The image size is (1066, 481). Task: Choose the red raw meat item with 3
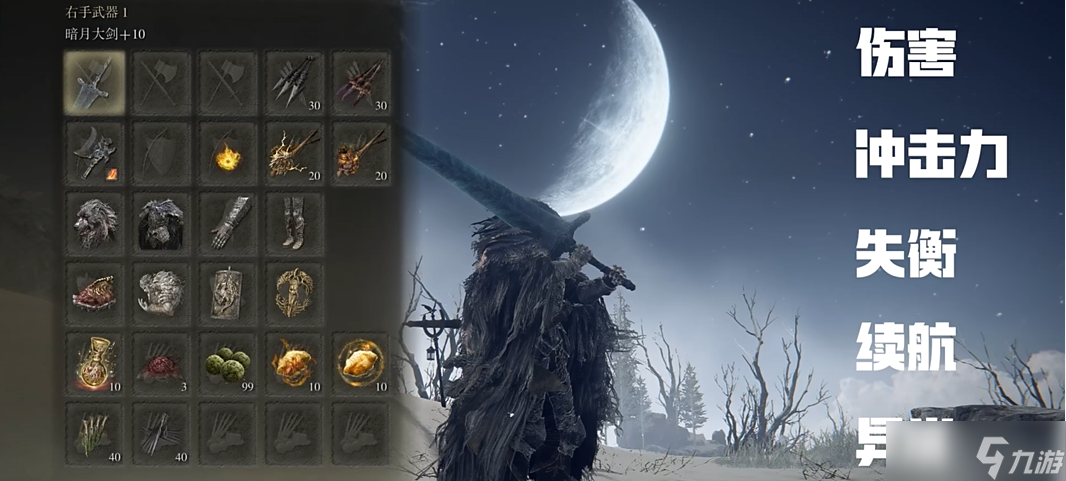[x=160, y=362]
